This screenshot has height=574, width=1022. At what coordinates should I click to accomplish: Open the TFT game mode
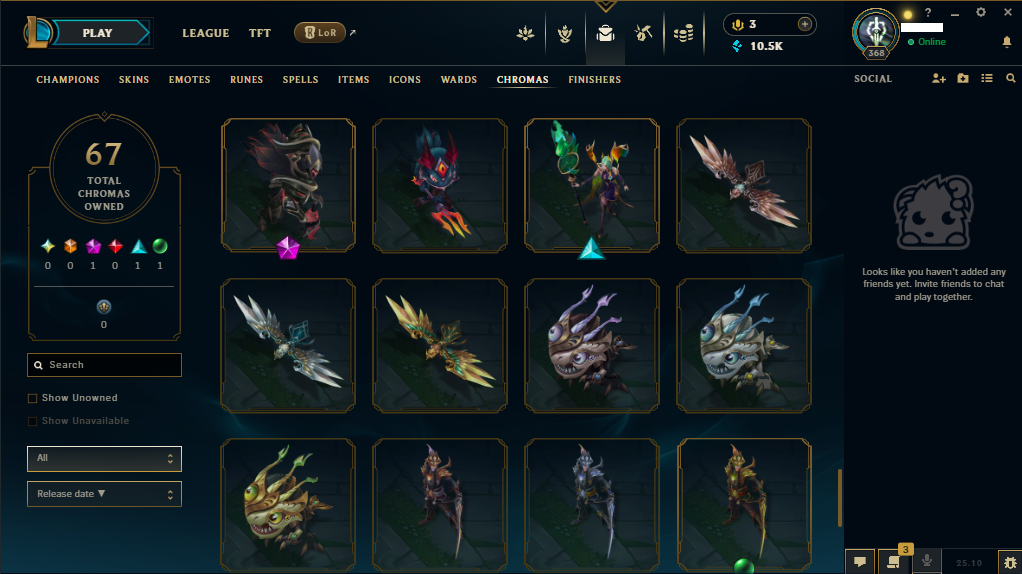pos(260,33)
